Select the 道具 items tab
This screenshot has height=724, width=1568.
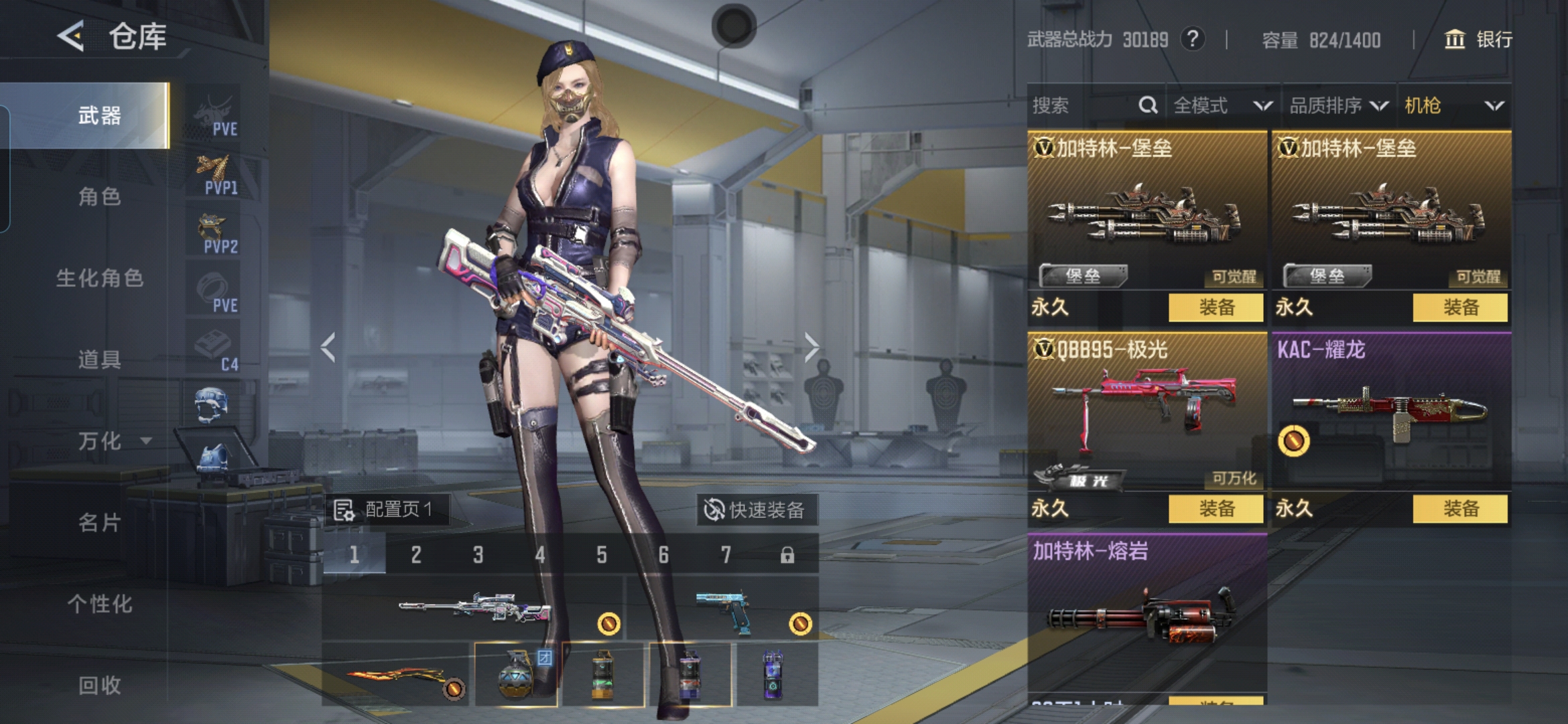point(99,360)
